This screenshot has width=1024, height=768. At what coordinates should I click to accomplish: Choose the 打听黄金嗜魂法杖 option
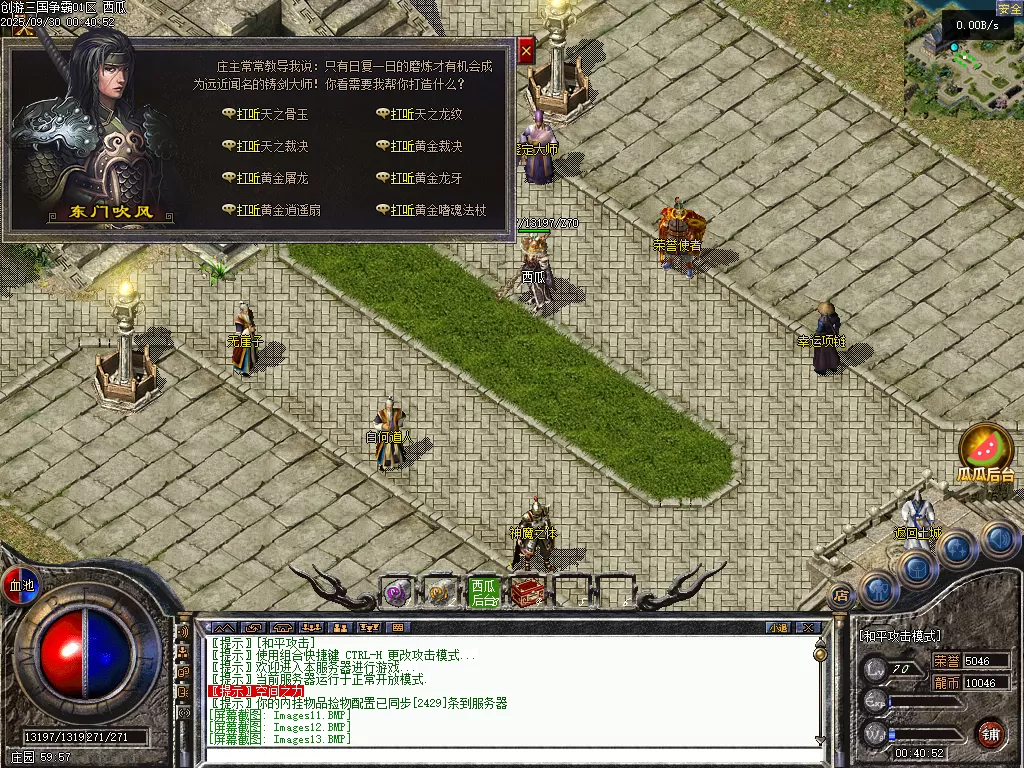438,210
